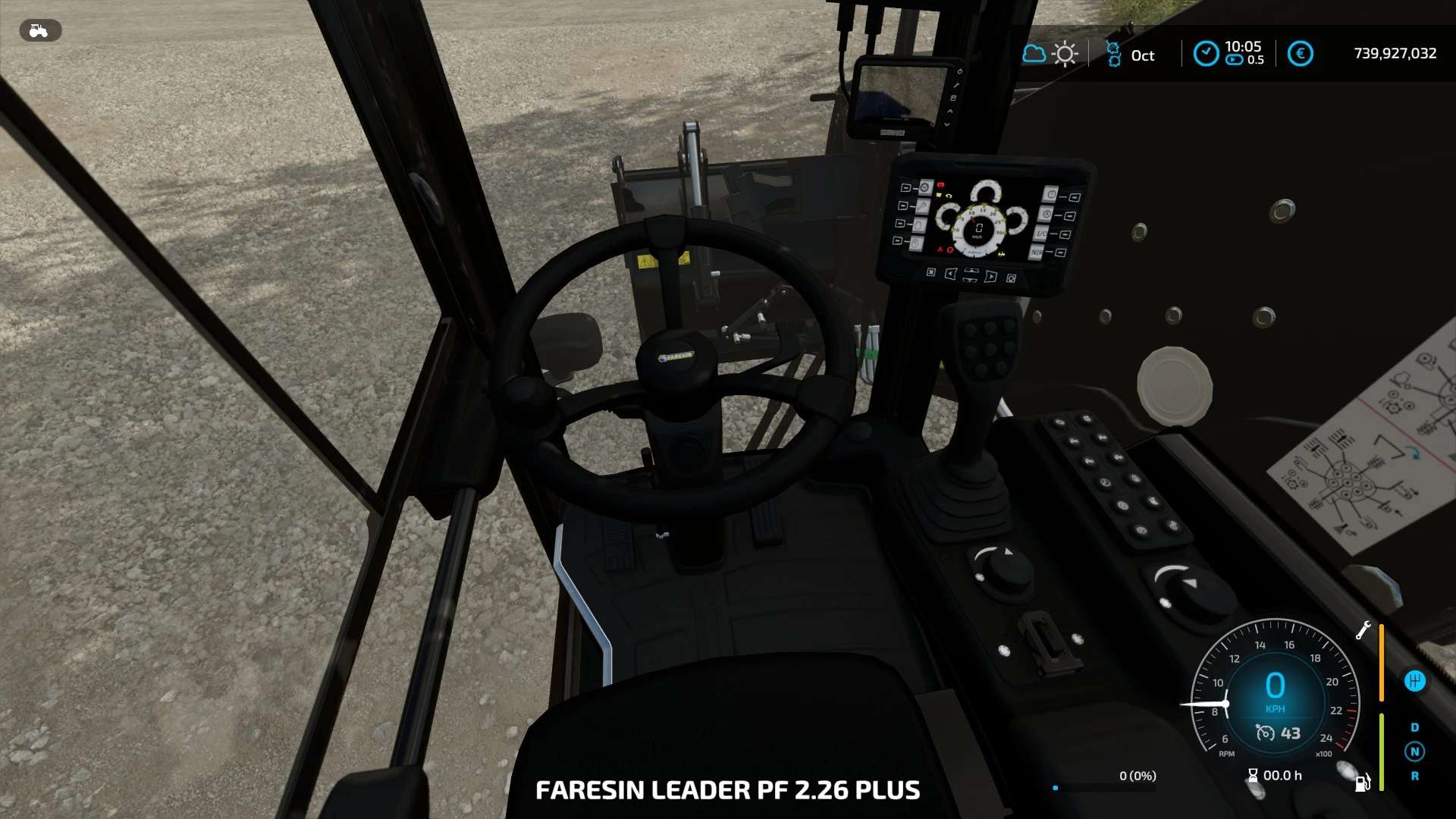Switch to the R reverse indicator
Viewport: 1456px width, 819px height.
[1414, 776]
